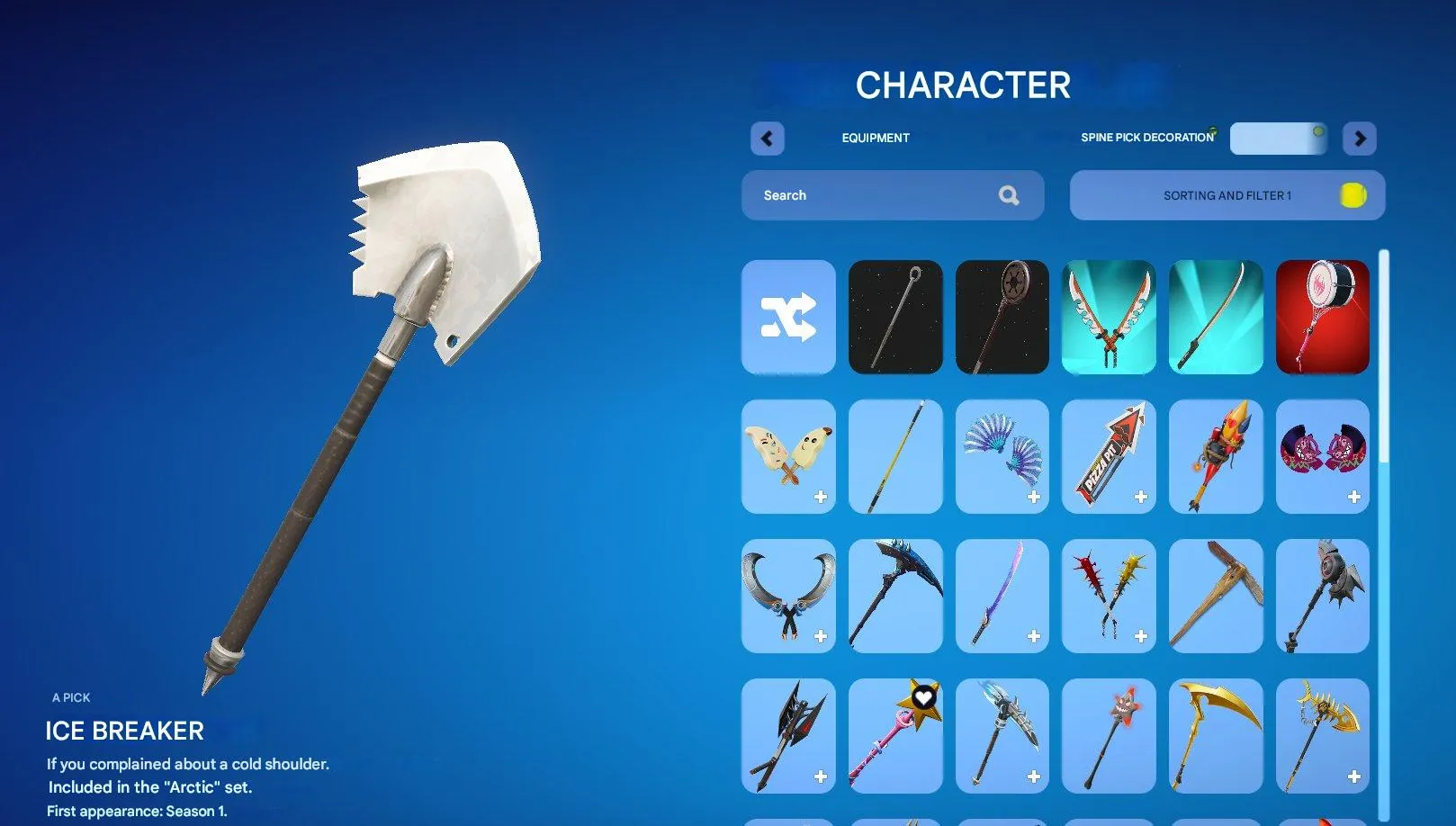Switch to the Equipment tab

(x=875, y=138)
